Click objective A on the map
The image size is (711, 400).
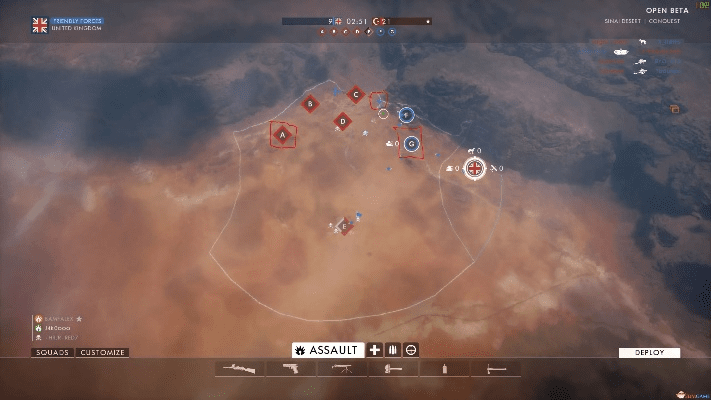[283, 134]
